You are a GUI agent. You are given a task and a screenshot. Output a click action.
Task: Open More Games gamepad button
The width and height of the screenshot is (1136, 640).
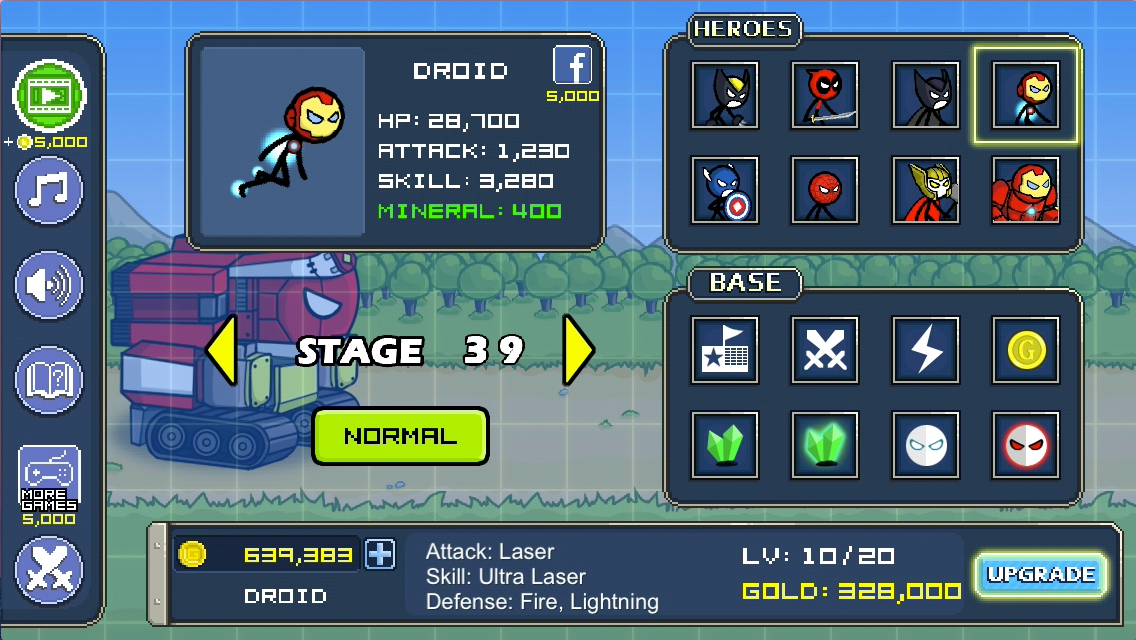(49, 478)
